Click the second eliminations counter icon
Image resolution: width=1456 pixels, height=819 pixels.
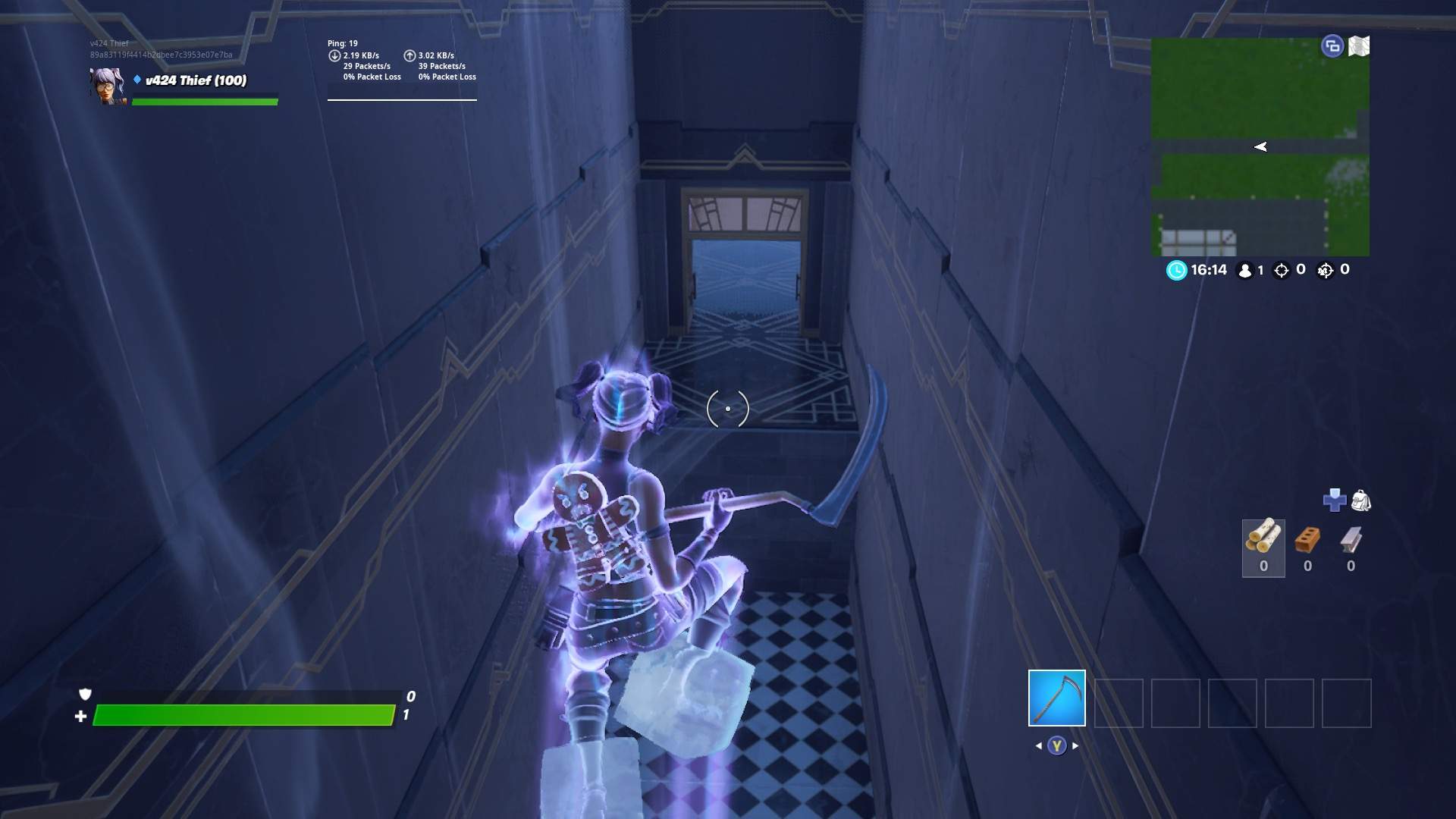click(x=1325, y=270)
